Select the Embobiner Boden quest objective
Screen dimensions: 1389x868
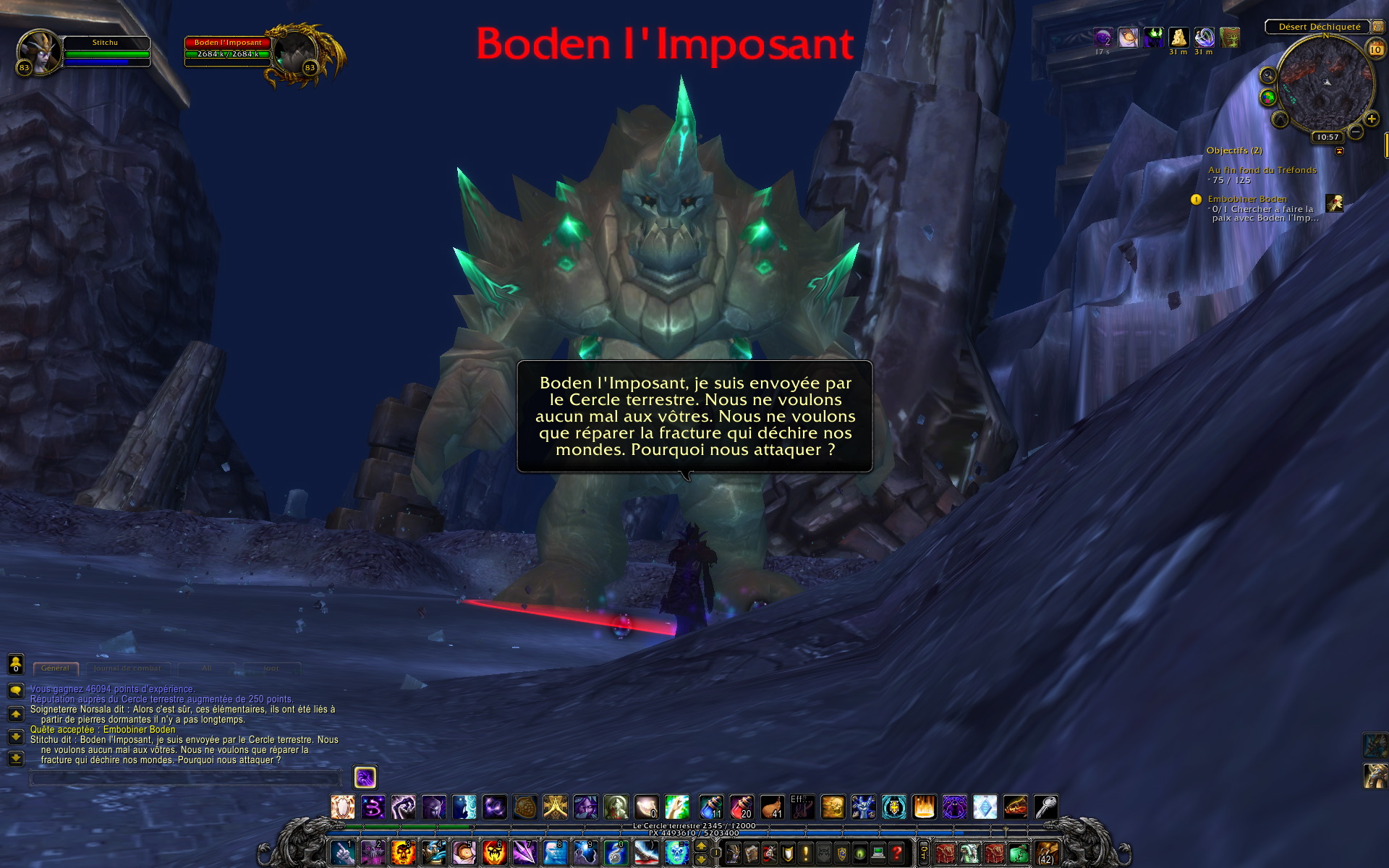(x=1247, y=199)
